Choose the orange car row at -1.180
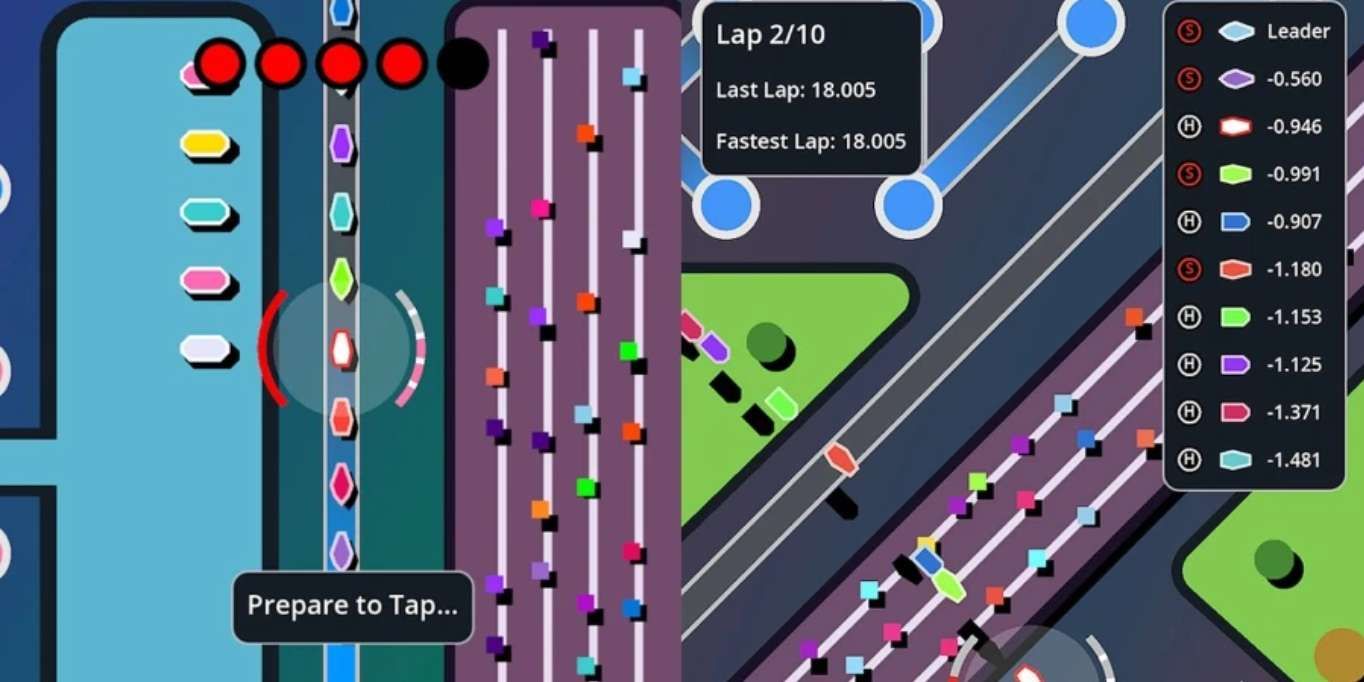 click(x=1256, y=270)
